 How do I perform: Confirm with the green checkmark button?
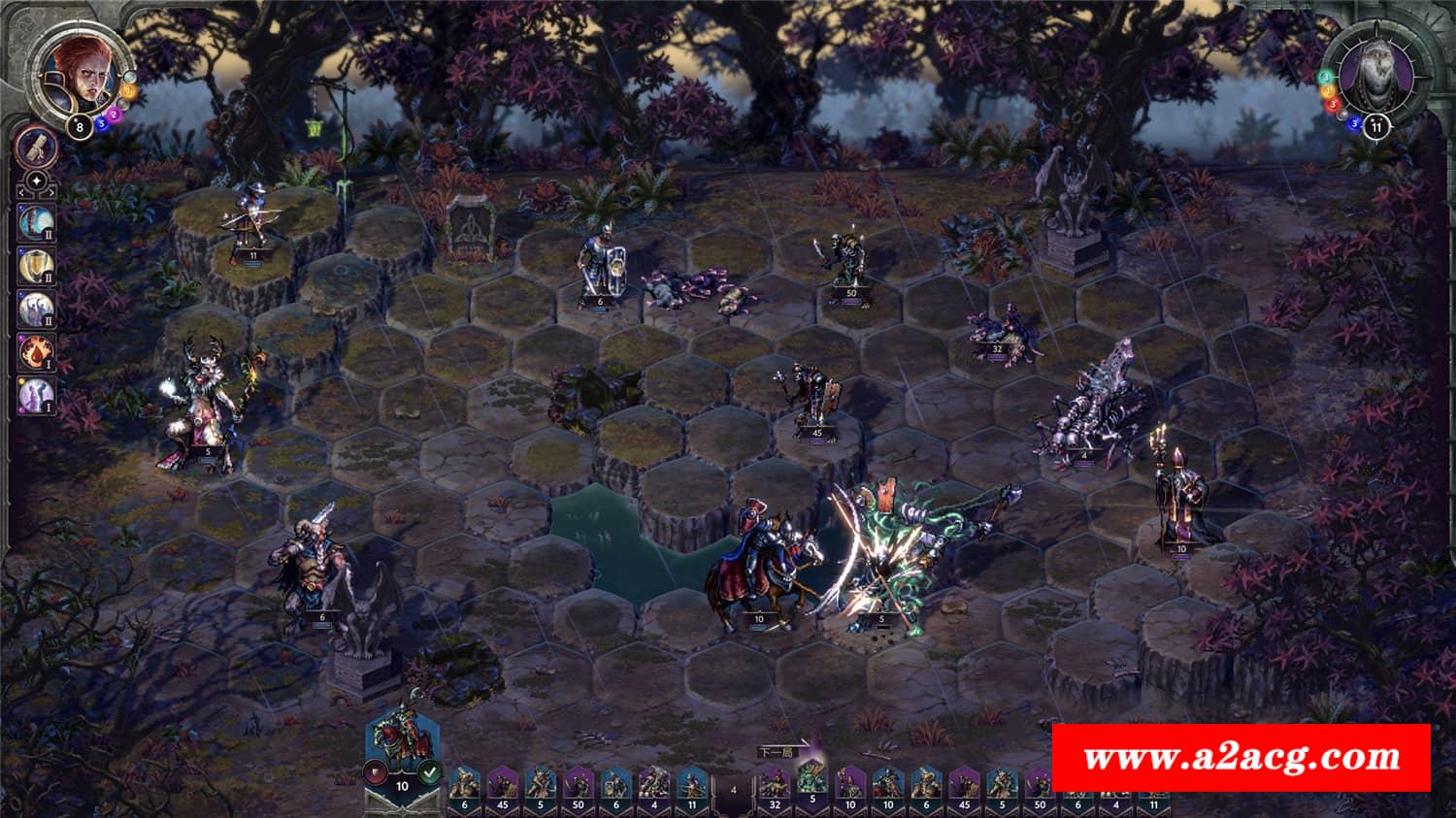click(430, 773)
